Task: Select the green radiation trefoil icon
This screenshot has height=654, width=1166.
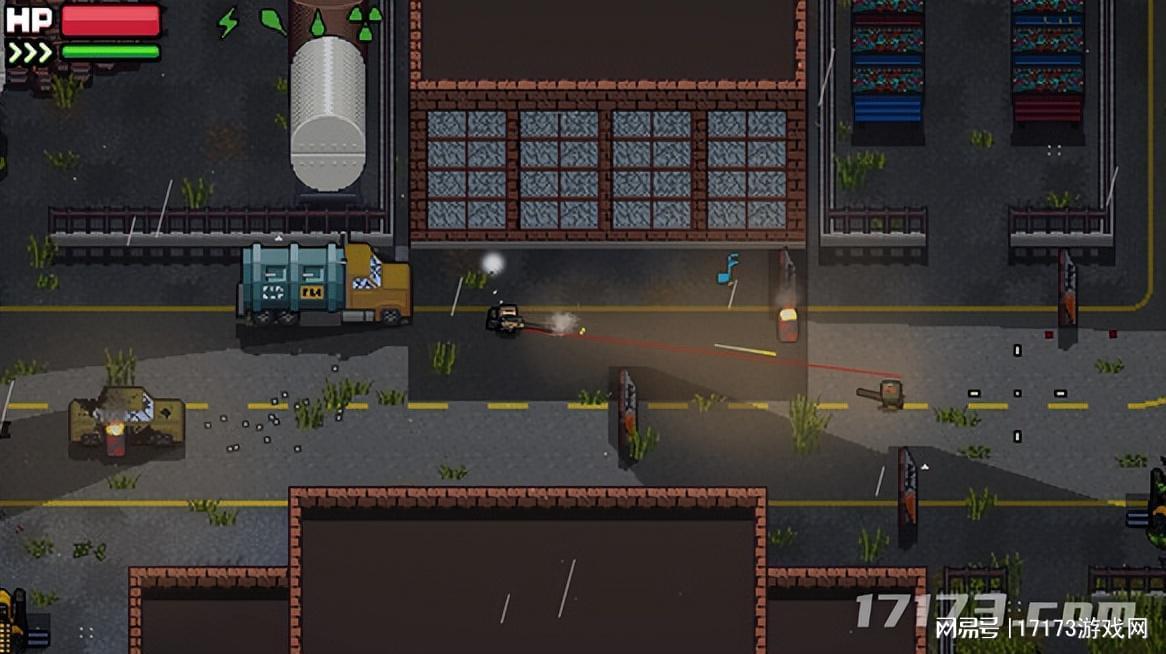Action: click(x=364, y=22)
